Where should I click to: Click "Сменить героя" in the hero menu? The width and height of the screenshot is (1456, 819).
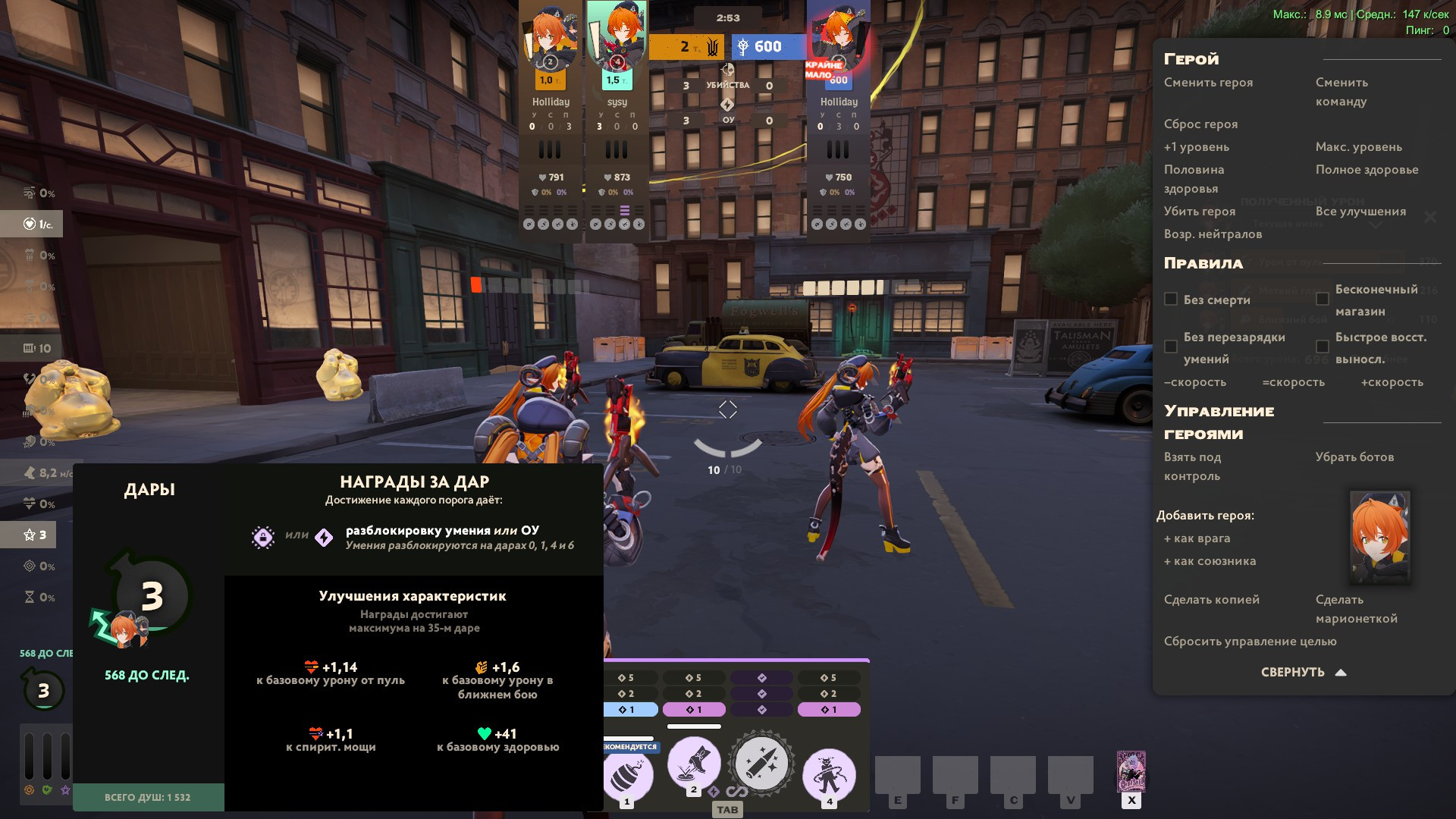[1208, 83]
